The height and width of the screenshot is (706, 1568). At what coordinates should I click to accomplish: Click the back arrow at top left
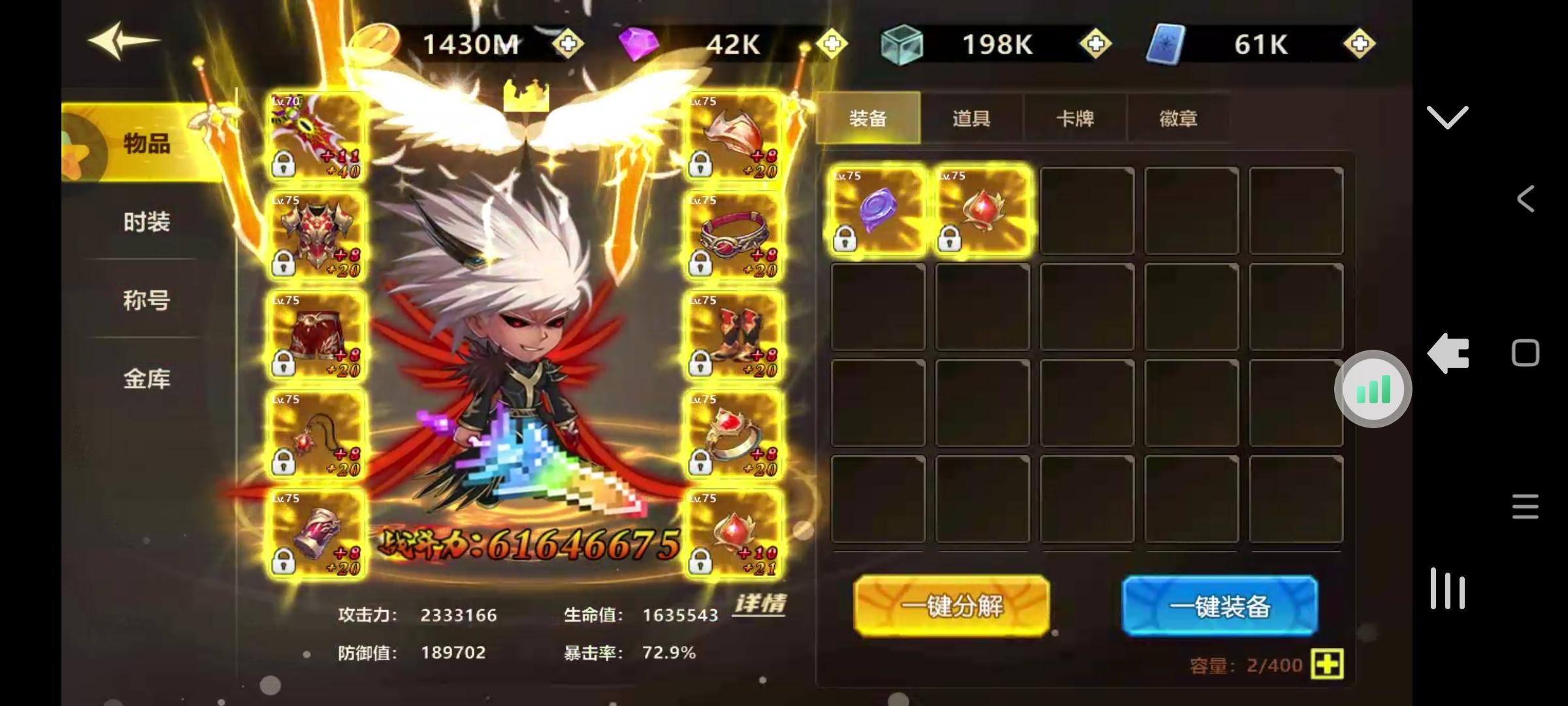click(x=124, y=41)
